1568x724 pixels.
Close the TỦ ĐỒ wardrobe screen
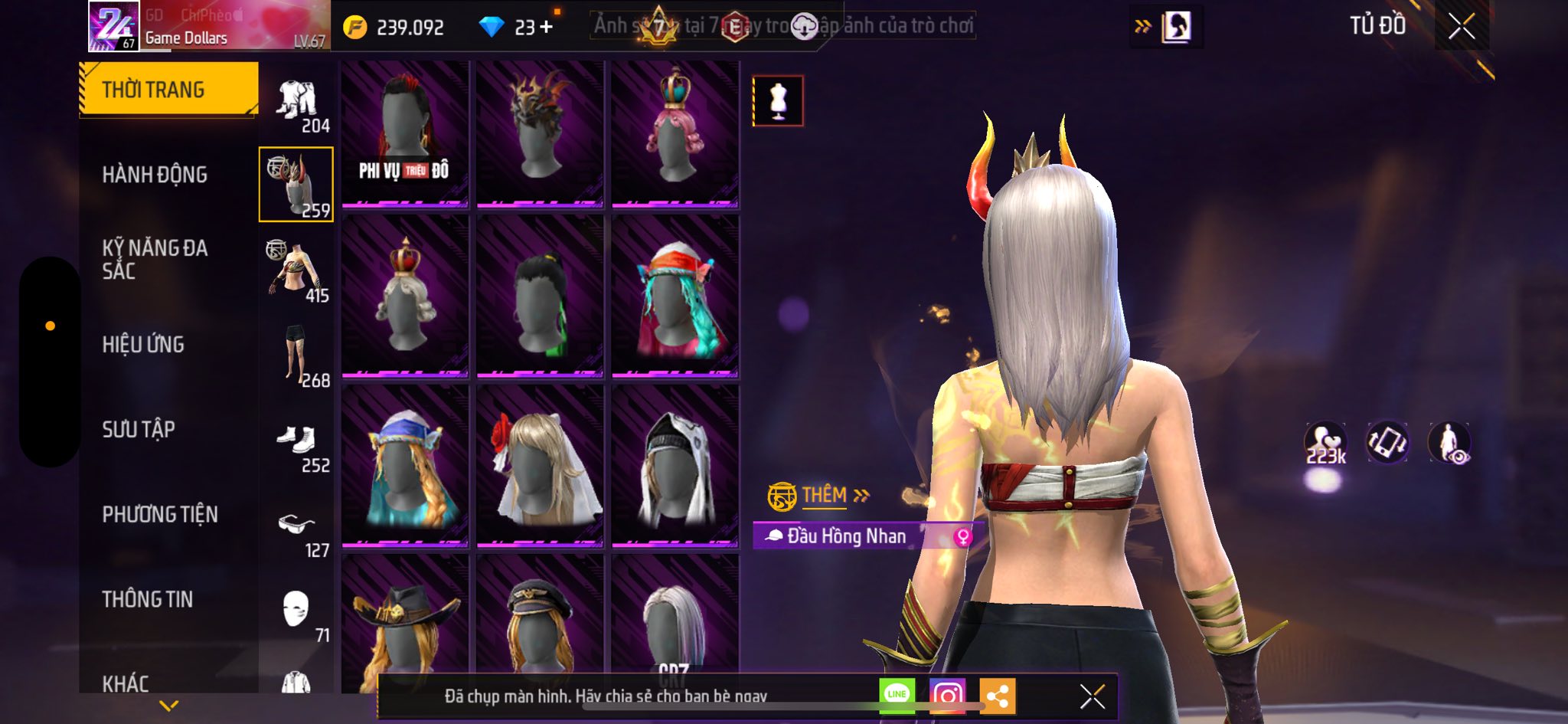tap(1461, 27)
